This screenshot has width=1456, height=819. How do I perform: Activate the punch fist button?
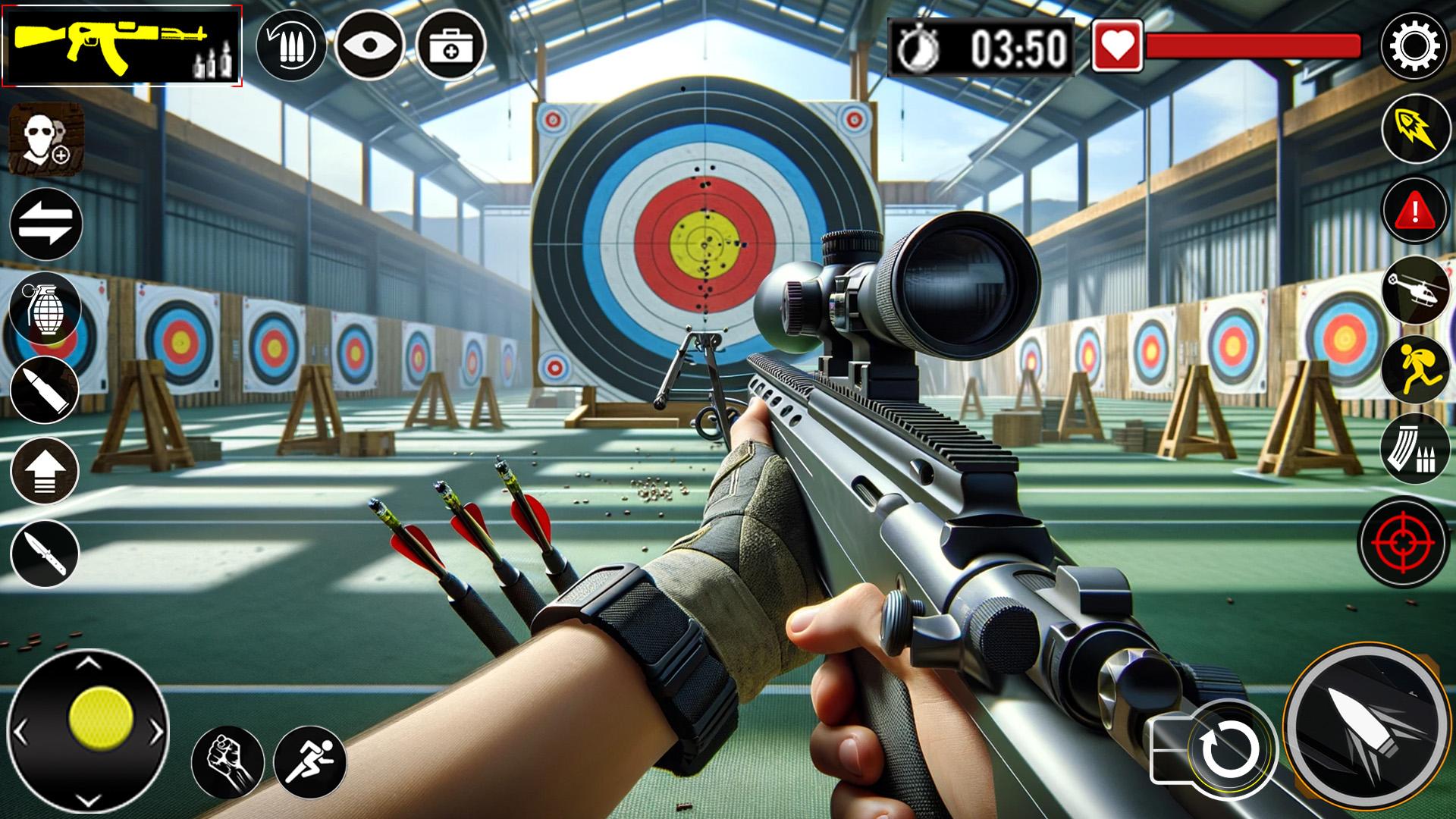227,762
